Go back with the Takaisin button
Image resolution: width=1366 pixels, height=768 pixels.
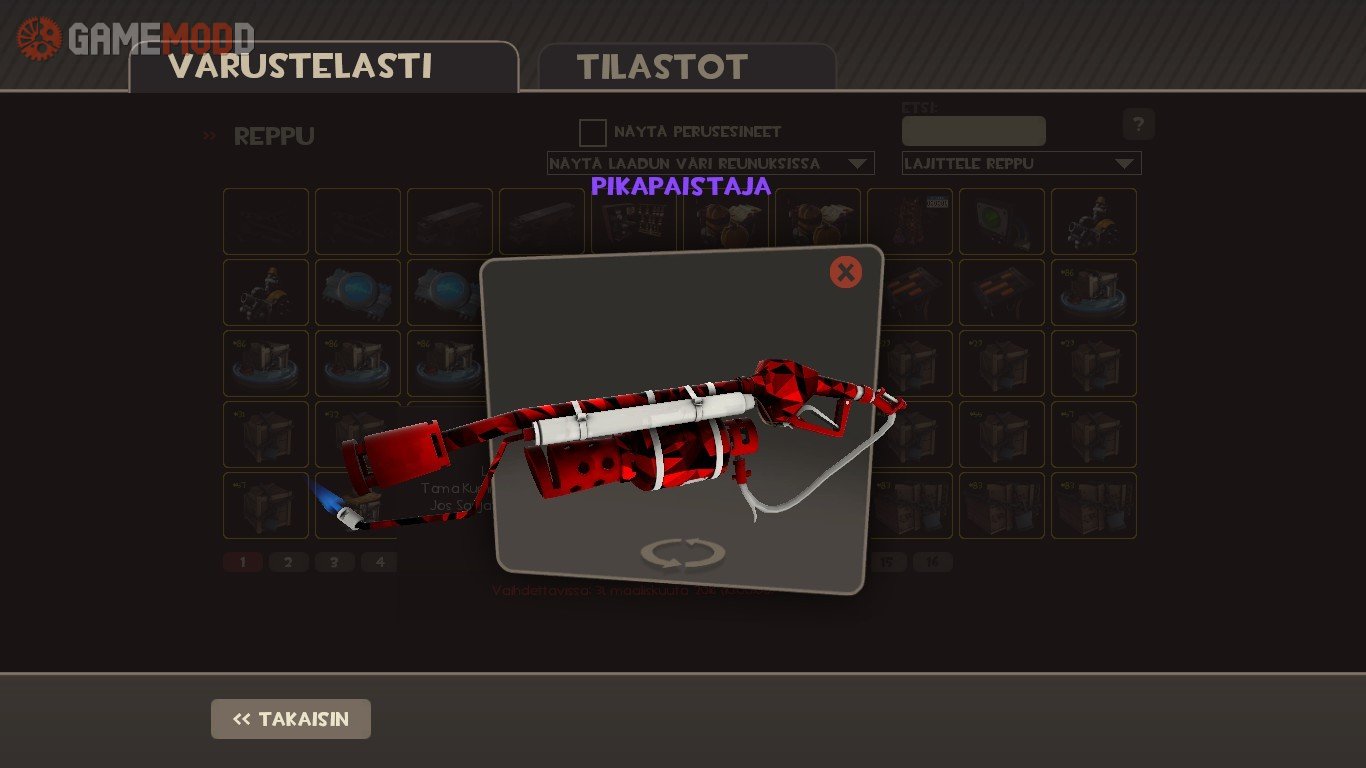coord(291,719)
